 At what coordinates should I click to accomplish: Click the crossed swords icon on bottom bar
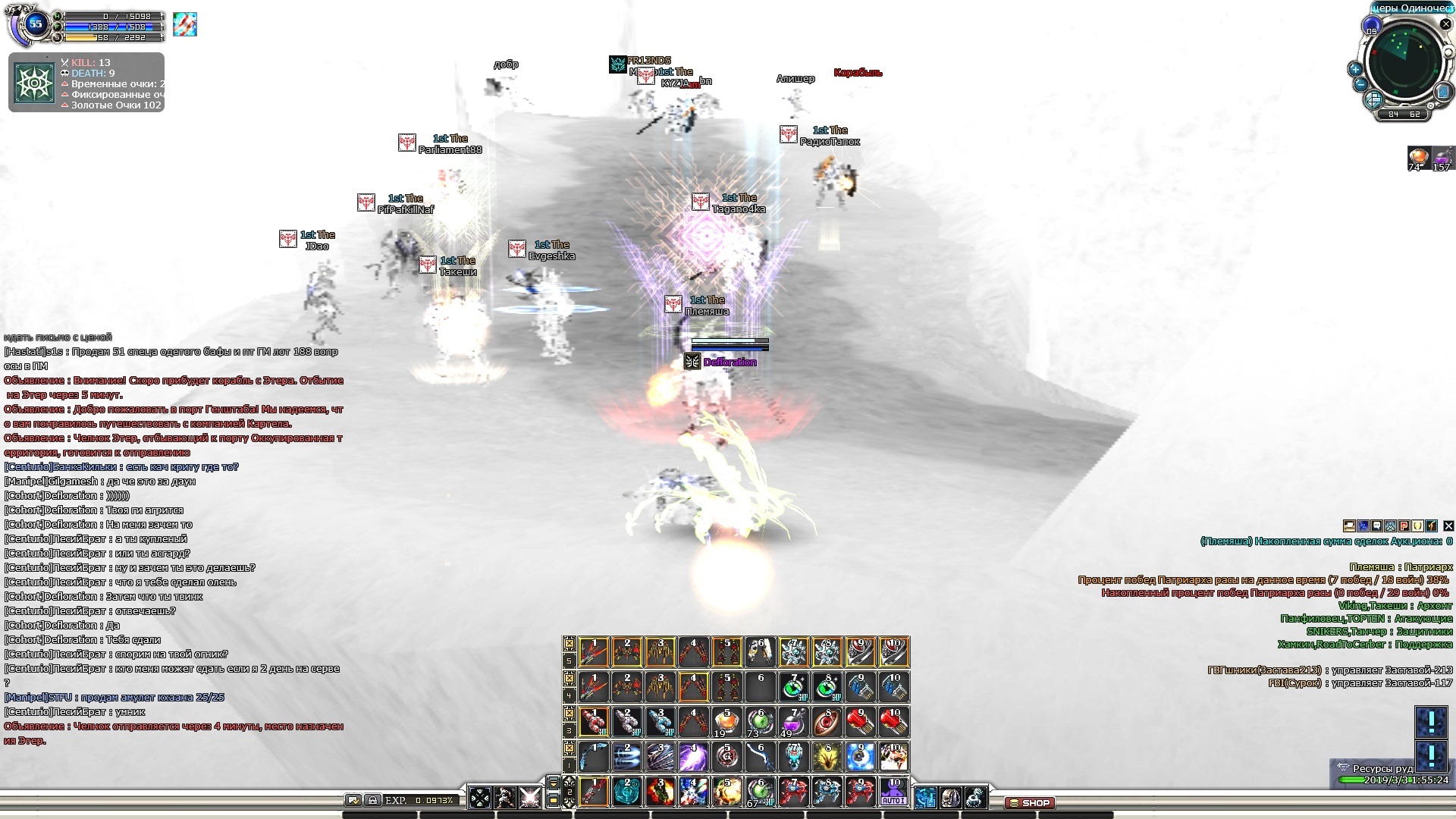coord(529,797)
